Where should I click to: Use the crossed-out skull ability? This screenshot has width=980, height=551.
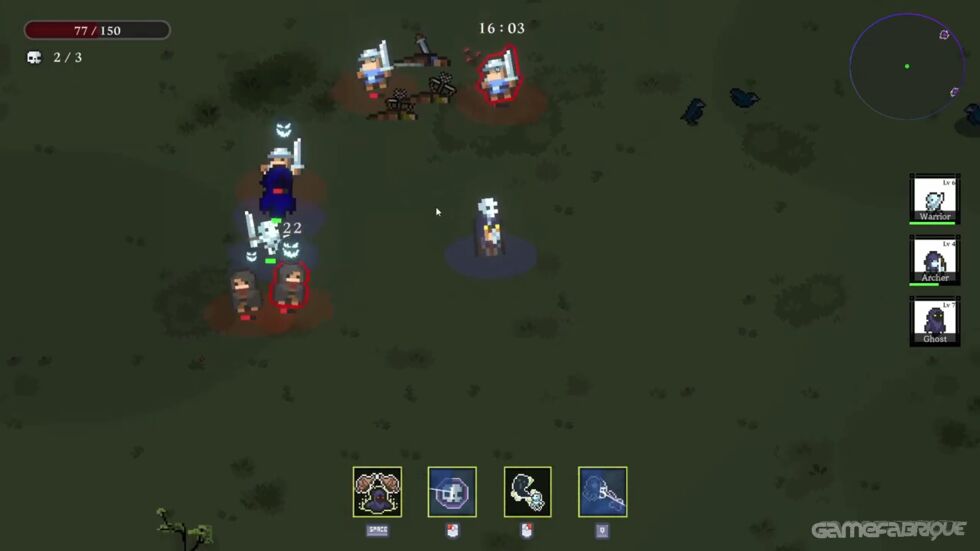tap(452, 492)
